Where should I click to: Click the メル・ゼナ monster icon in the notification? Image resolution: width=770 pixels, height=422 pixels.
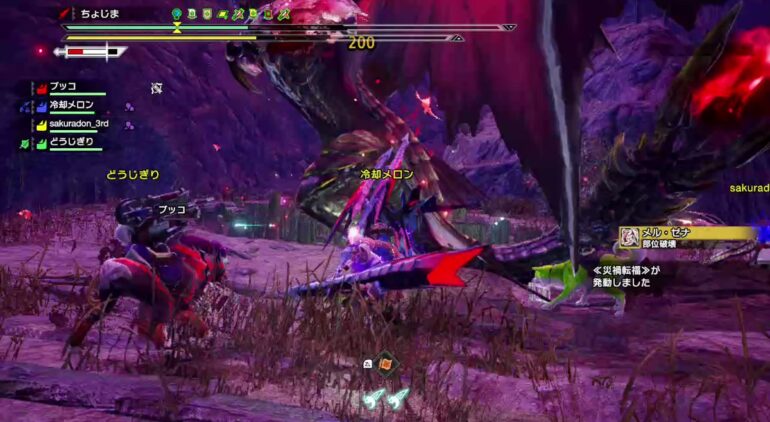pos(630,237)
